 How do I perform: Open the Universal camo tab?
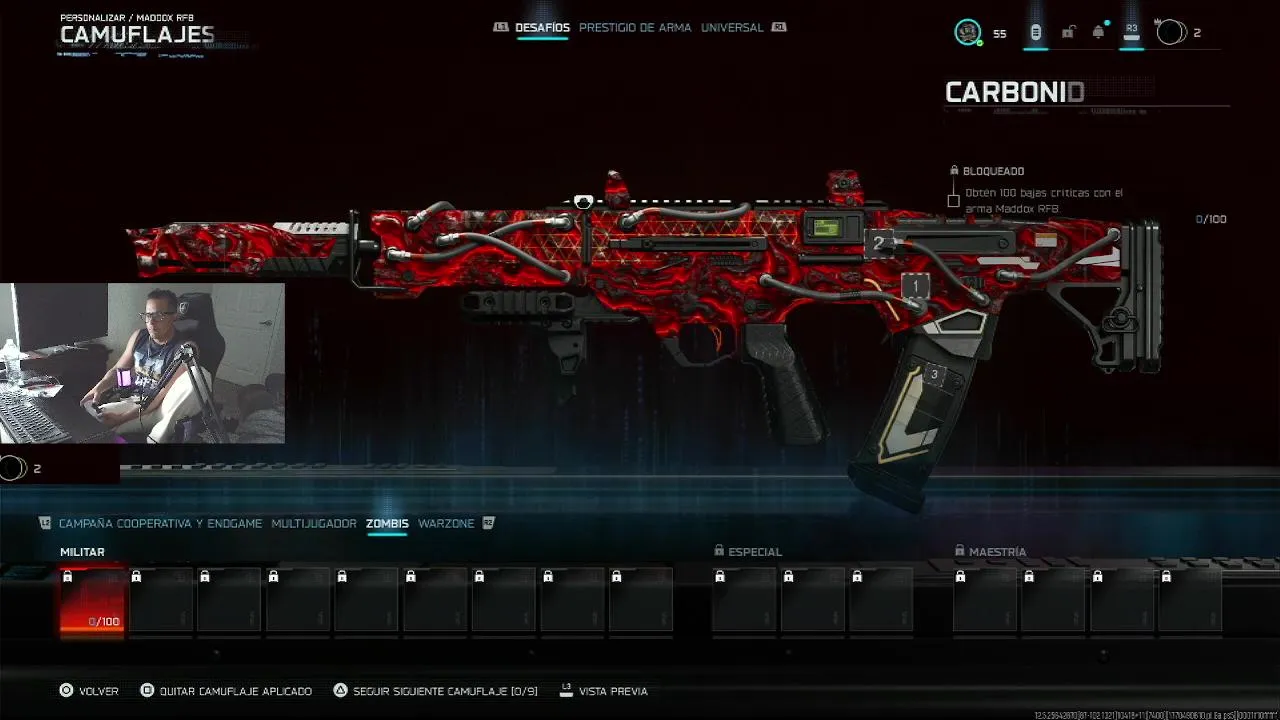coord(732,28)
